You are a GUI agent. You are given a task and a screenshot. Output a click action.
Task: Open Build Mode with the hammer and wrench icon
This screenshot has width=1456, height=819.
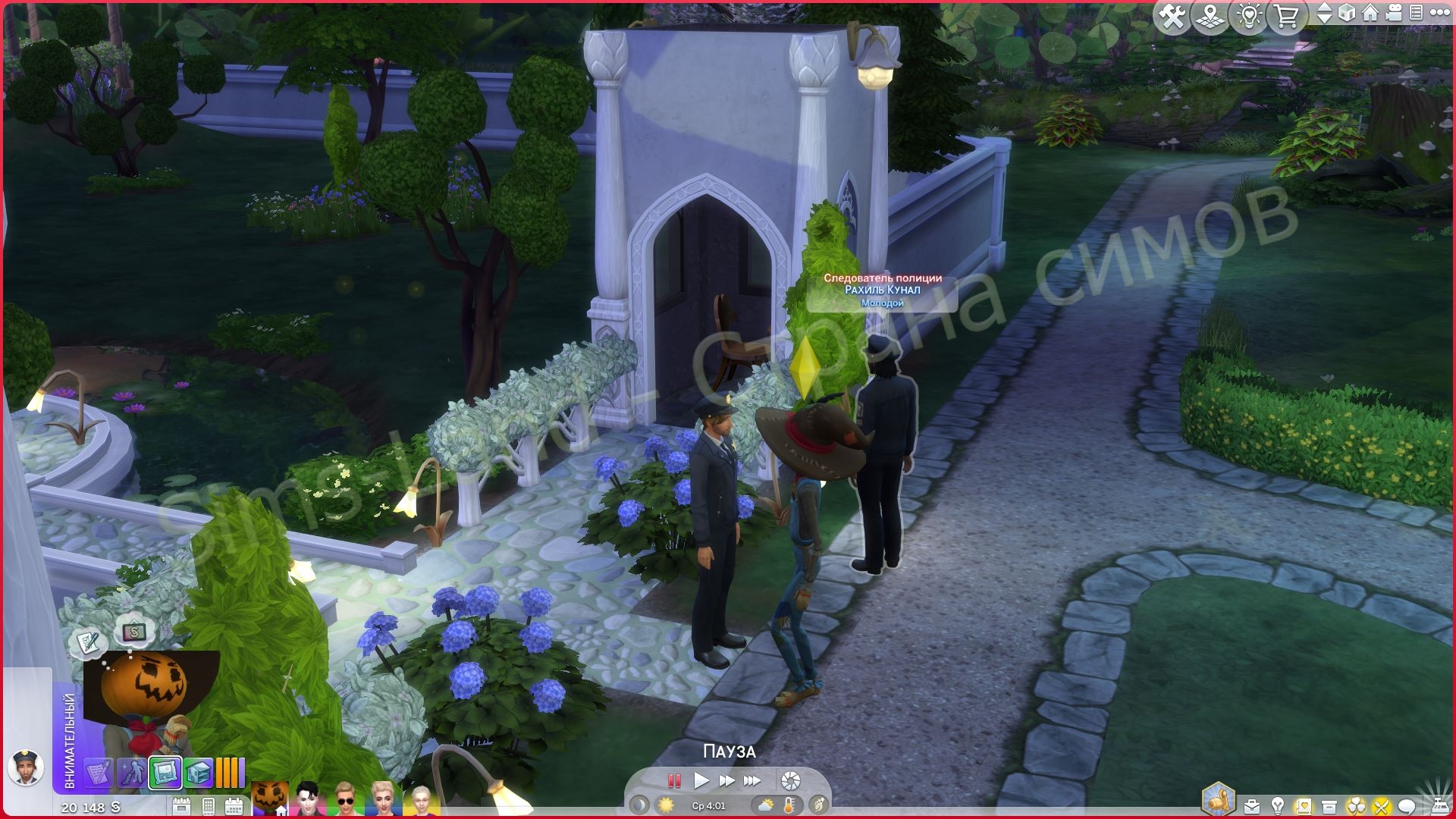pos(1171,14)
